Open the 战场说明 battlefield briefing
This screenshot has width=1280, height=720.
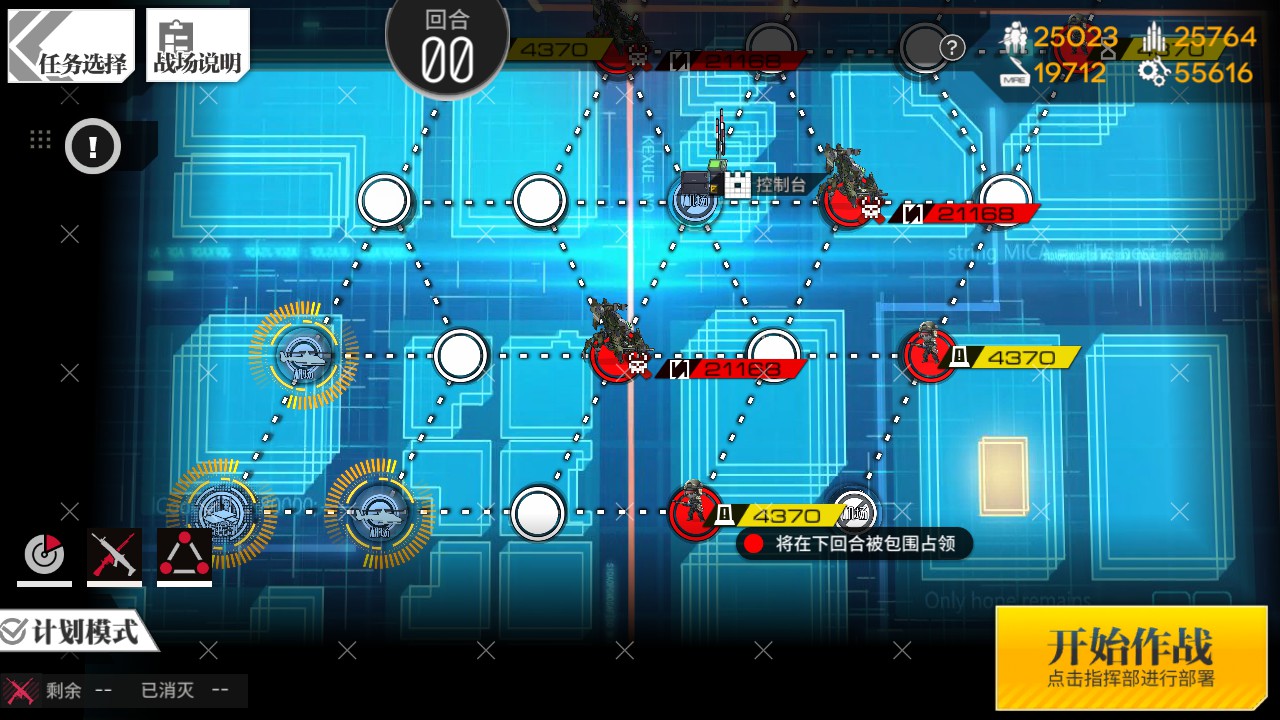[197, 46]
